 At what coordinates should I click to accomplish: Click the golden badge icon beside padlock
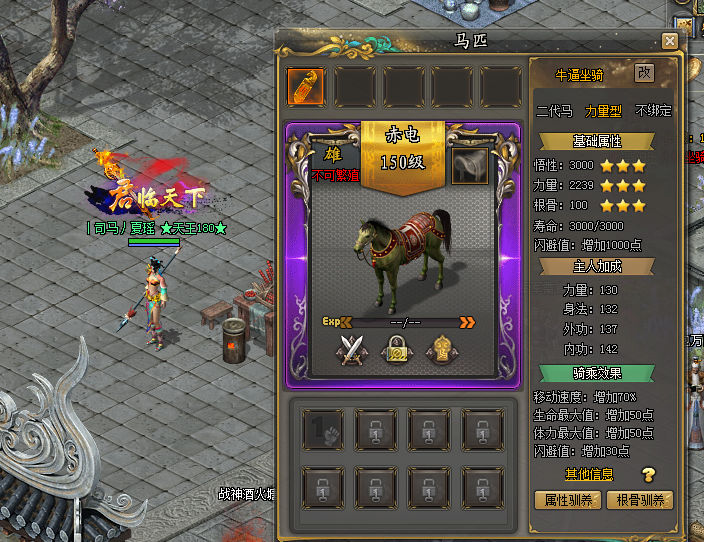coord(442,350)
